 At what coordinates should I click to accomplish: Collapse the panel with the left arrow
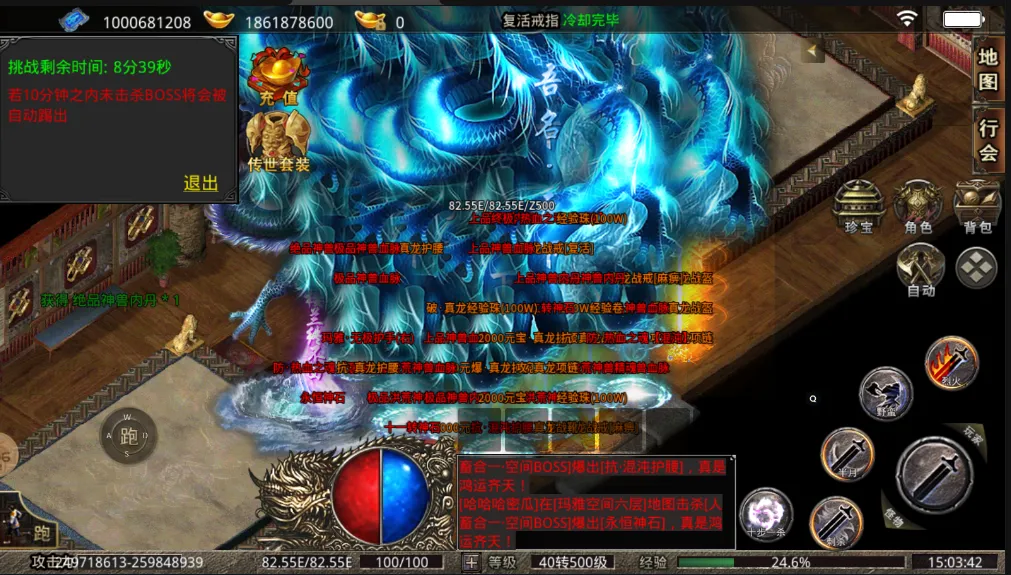tap(813, 50)
